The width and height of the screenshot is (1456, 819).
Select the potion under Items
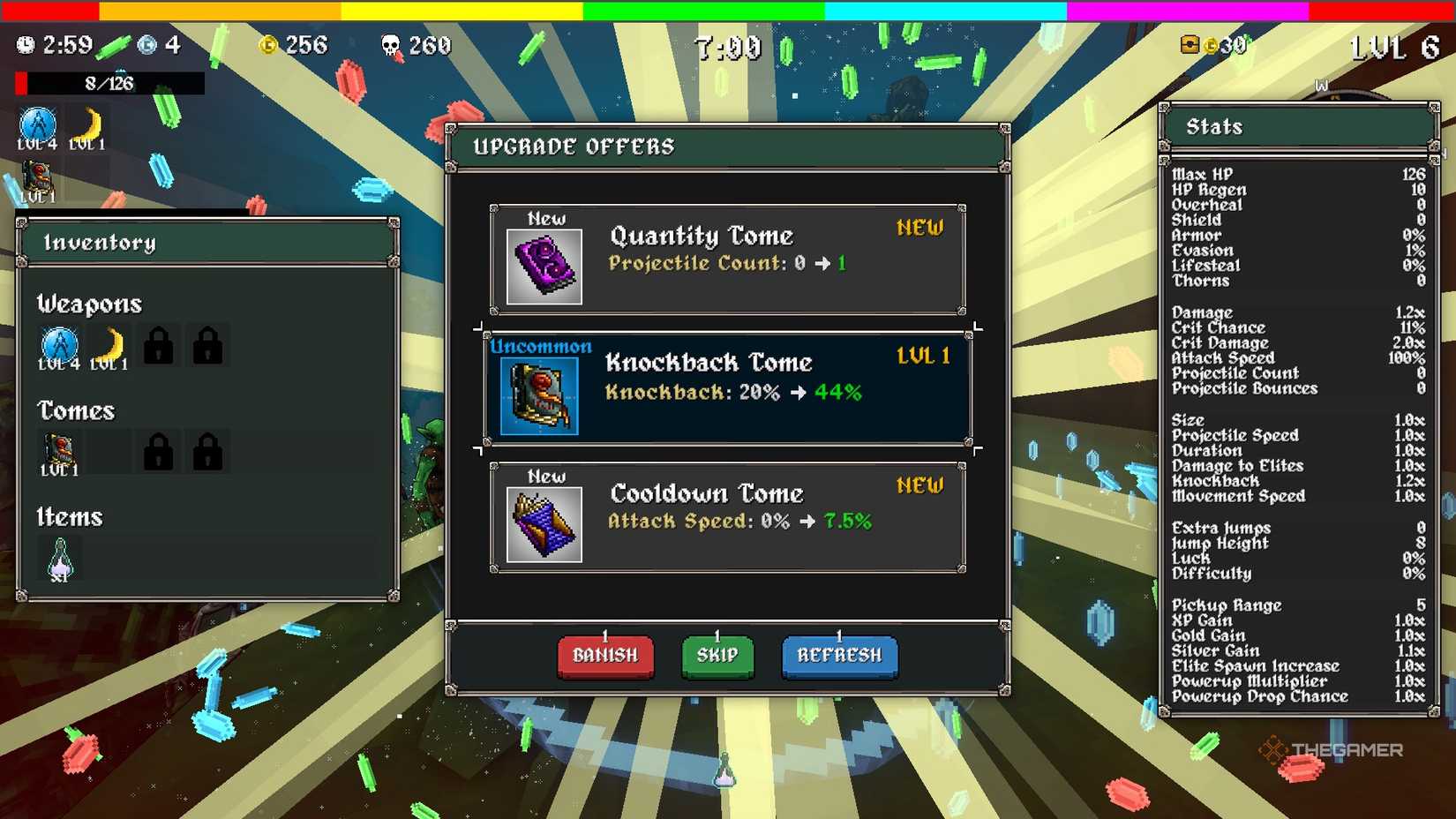click(x=58, y=556)
